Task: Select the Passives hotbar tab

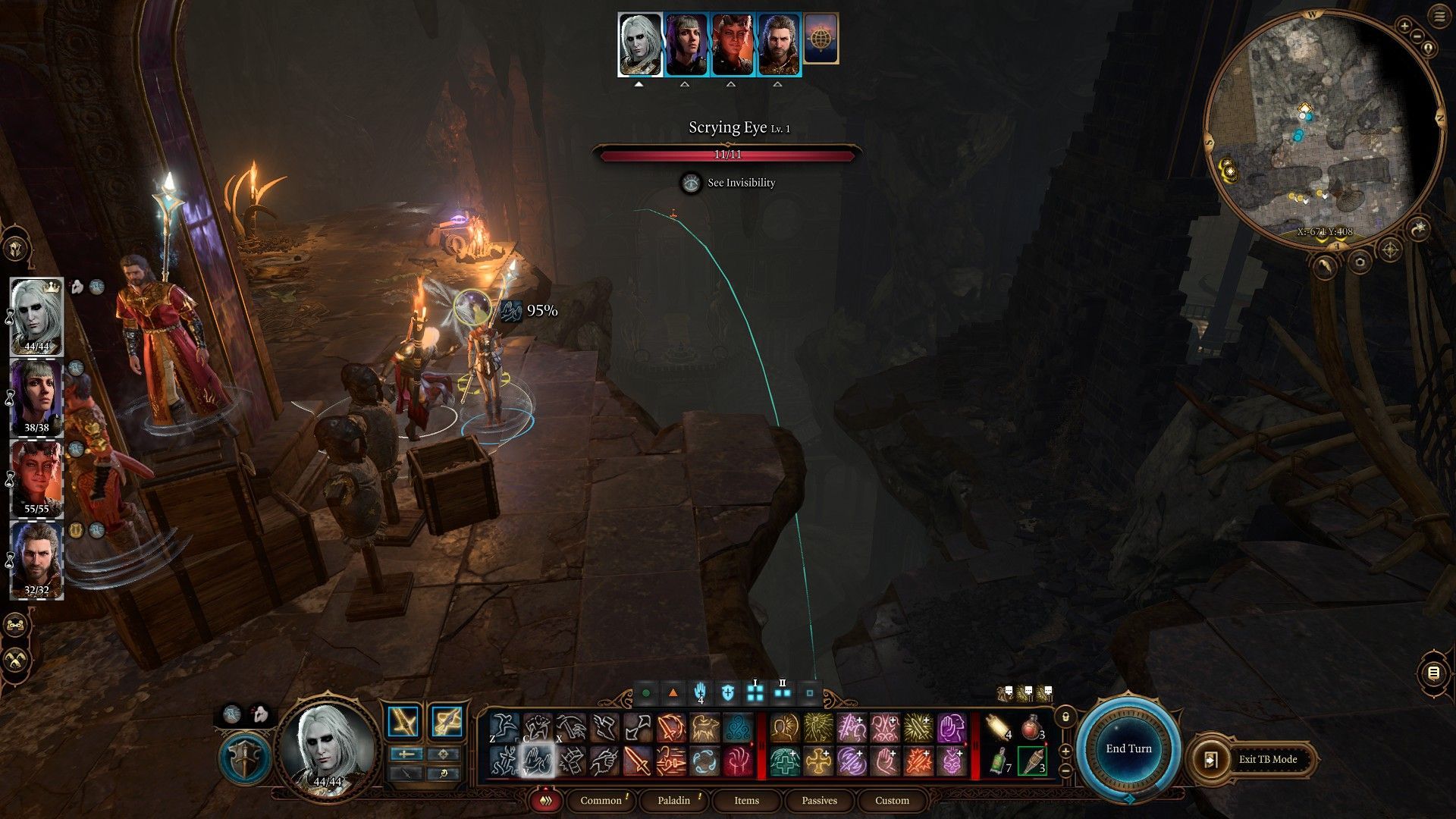Action: coord(819,800)
